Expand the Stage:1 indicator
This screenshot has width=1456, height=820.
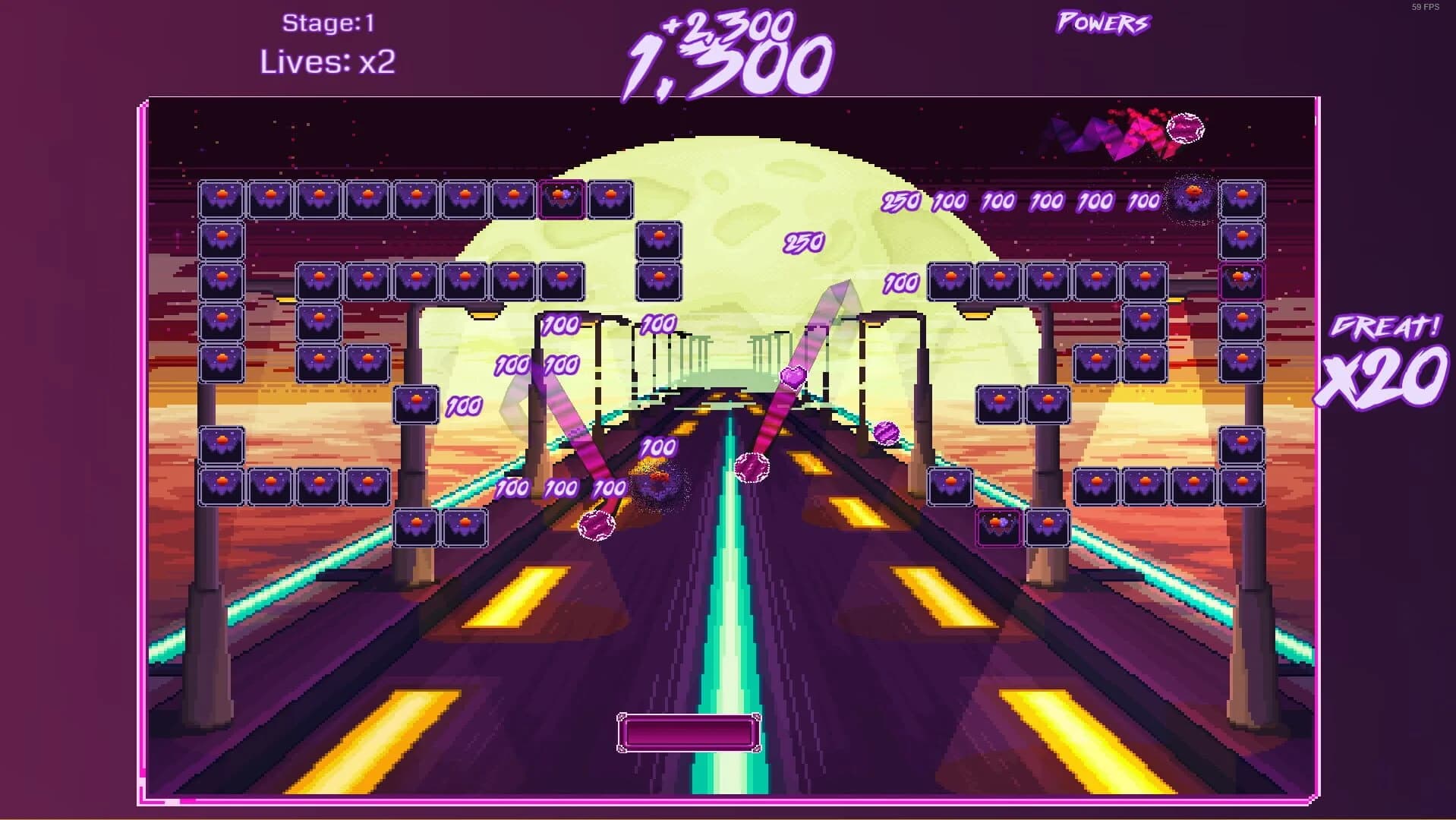click(329, 23)
